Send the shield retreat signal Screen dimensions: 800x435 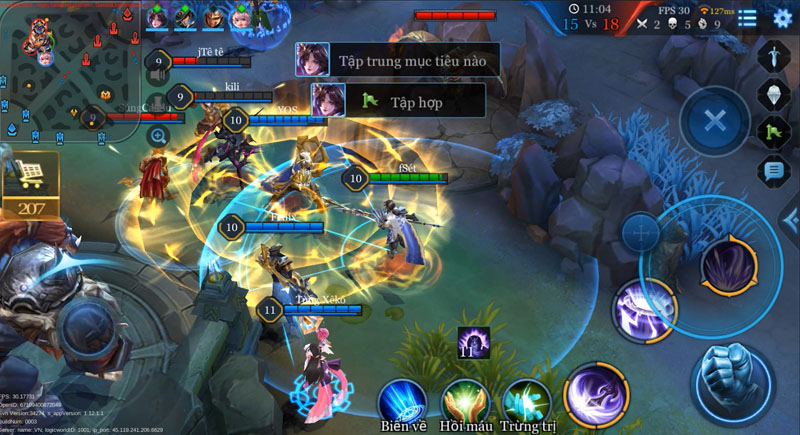774,93
